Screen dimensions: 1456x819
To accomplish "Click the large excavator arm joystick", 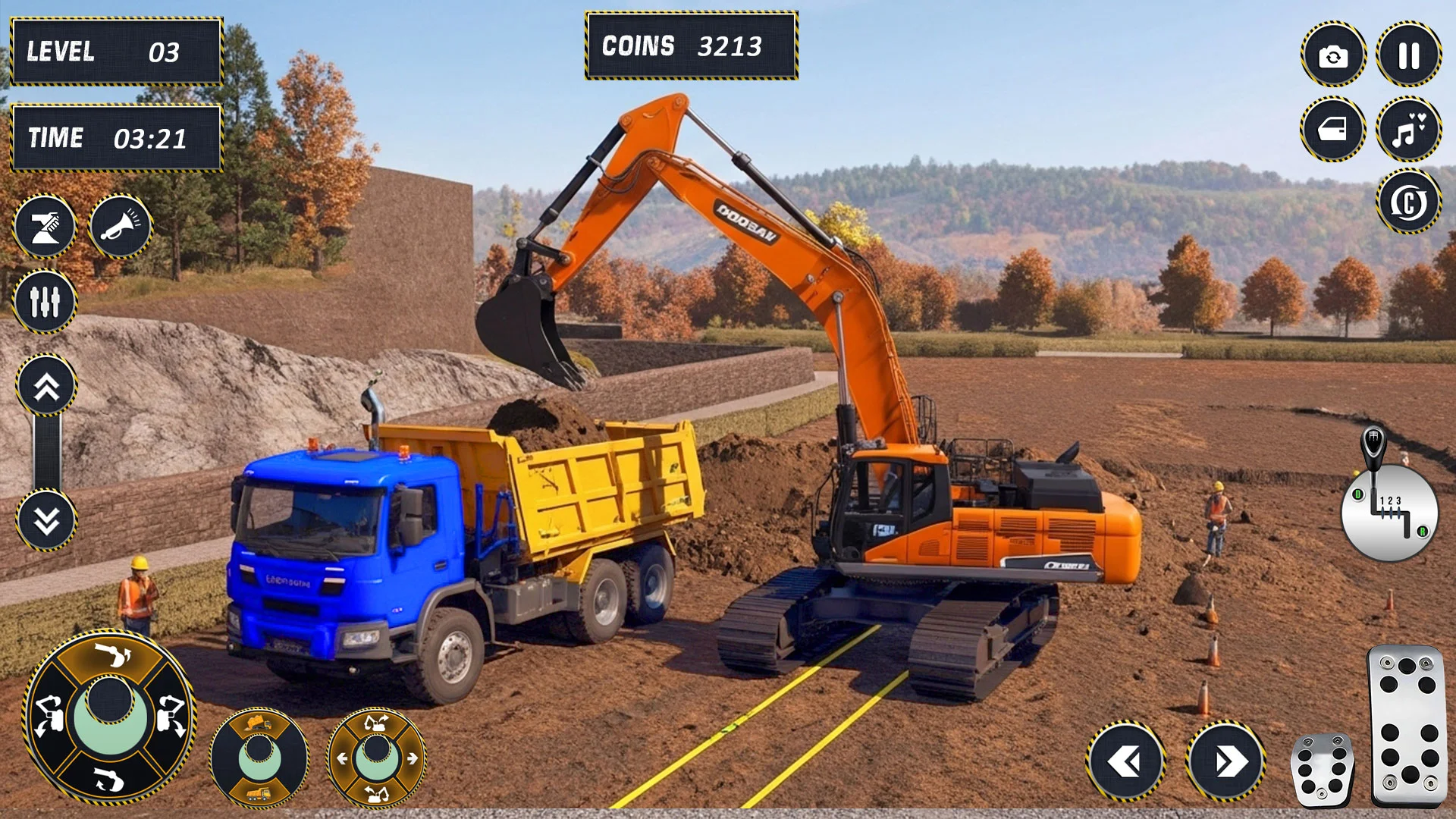I will (x=110, y=717).
